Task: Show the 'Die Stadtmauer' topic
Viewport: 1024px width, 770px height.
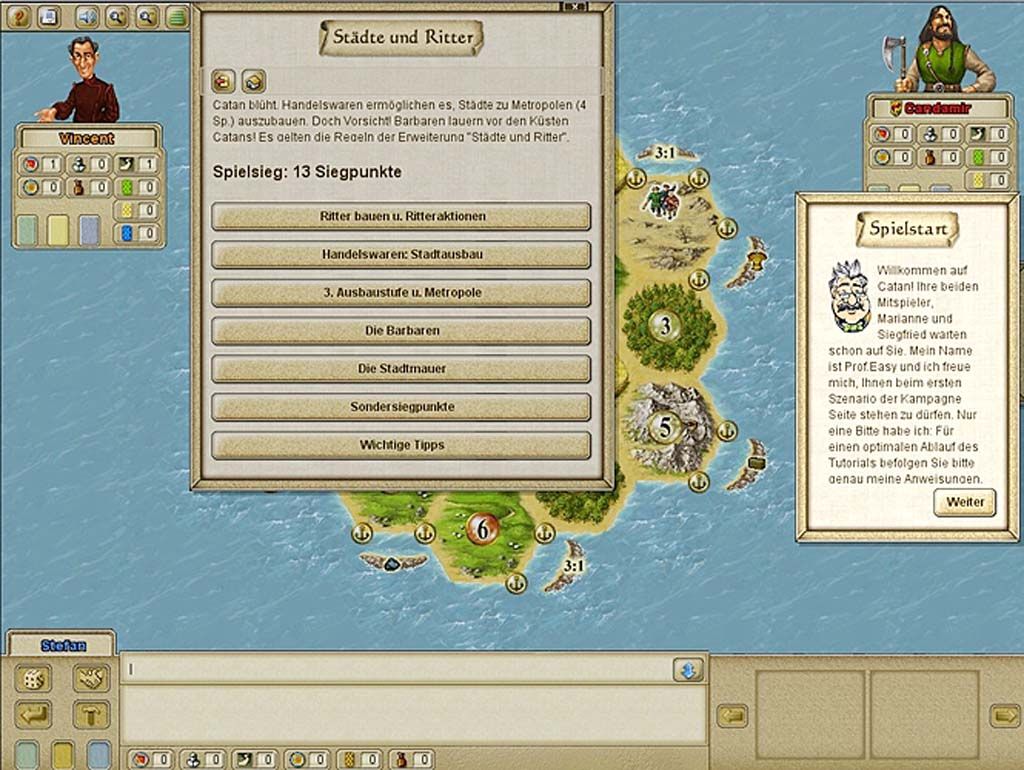Action: [x=401, y=368]
